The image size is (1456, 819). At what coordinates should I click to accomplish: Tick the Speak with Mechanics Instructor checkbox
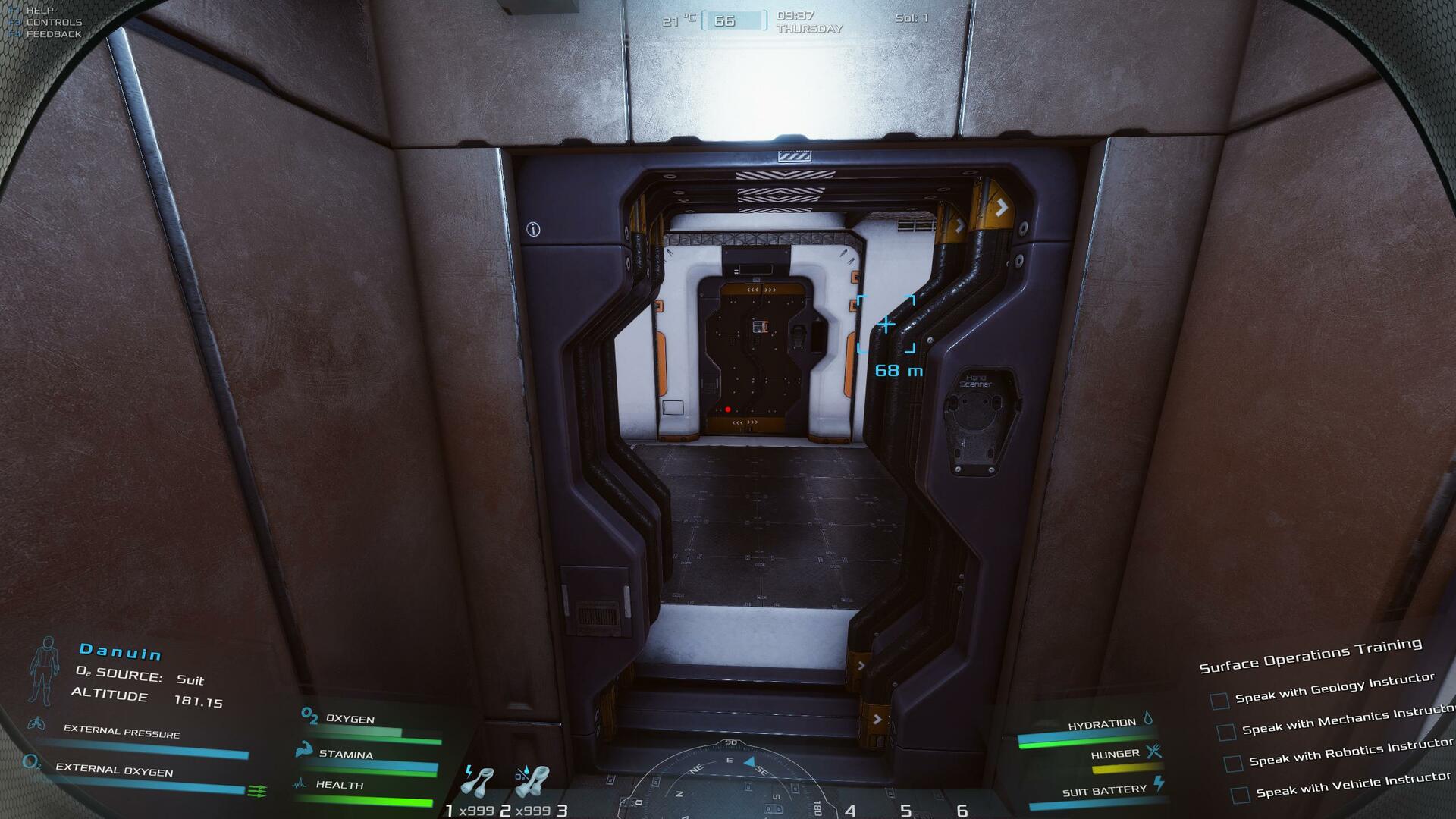point(1225,732)
